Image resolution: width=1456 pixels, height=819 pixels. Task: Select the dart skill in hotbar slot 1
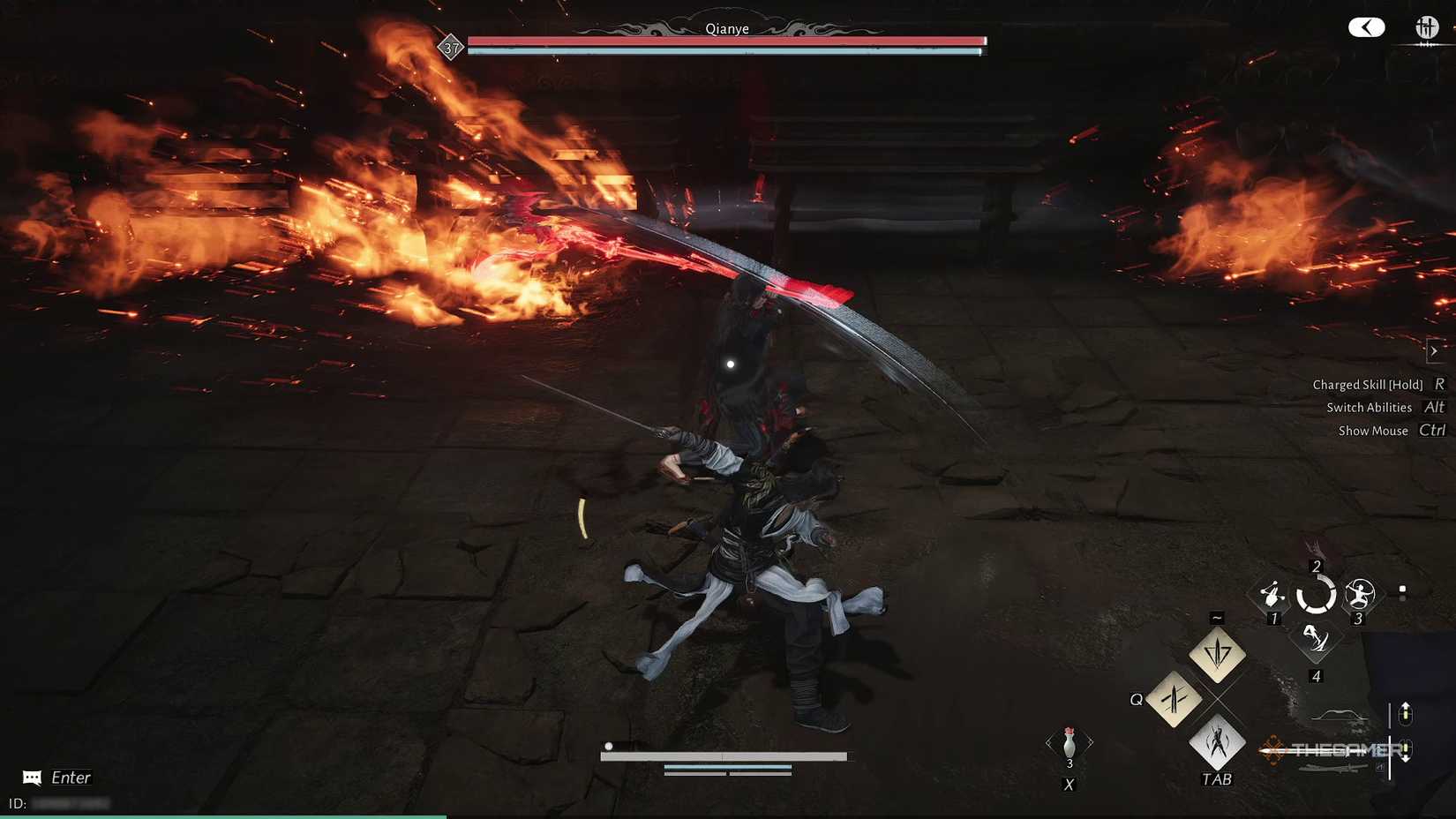(x=1272, y=594)
